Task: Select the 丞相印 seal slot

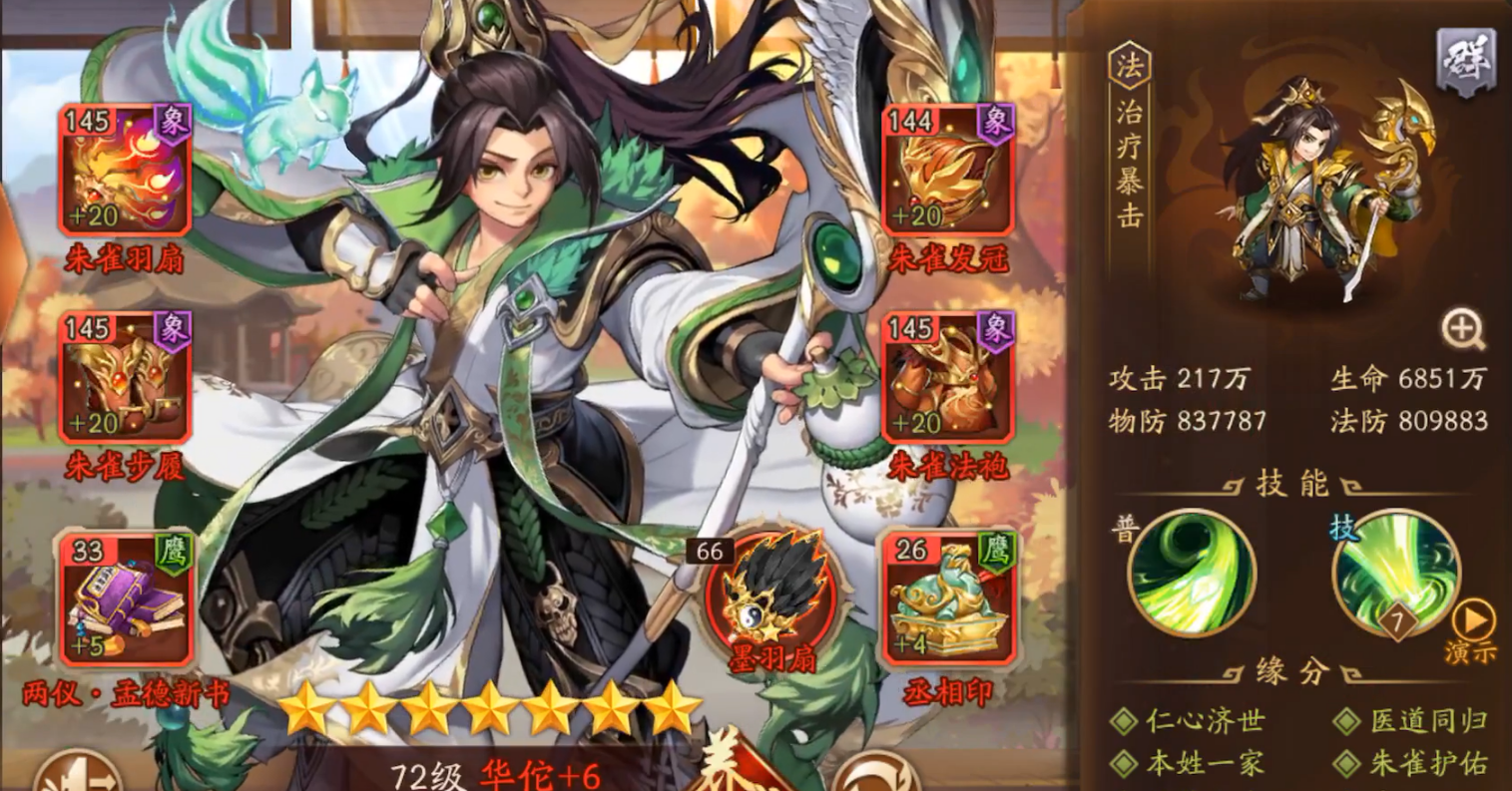Action: click(947, 599)
